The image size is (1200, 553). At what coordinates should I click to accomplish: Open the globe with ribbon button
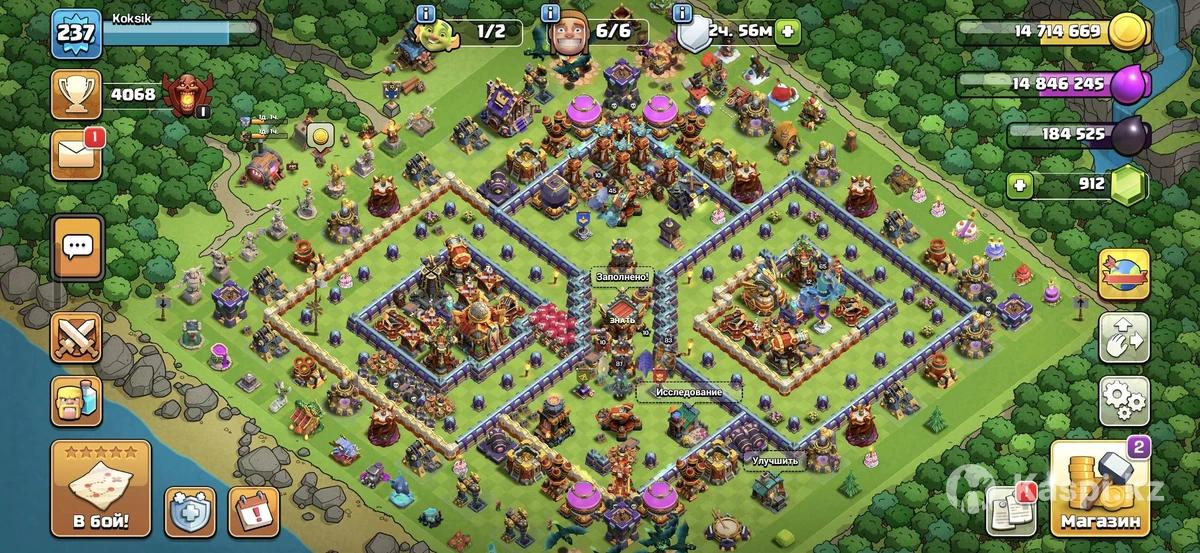click(x=1124, y=274)
